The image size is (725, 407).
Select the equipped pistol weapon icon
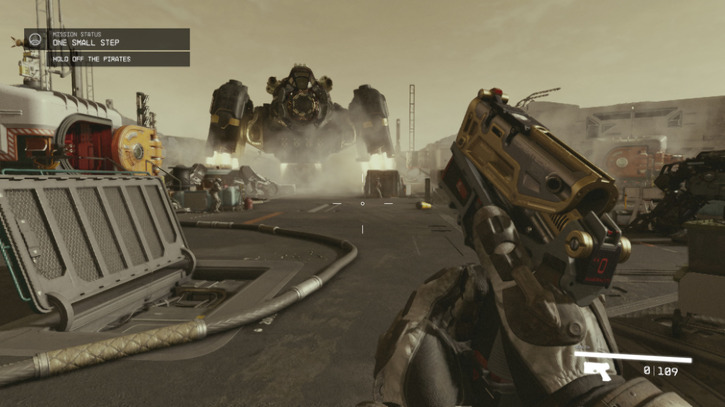(598, 372)
